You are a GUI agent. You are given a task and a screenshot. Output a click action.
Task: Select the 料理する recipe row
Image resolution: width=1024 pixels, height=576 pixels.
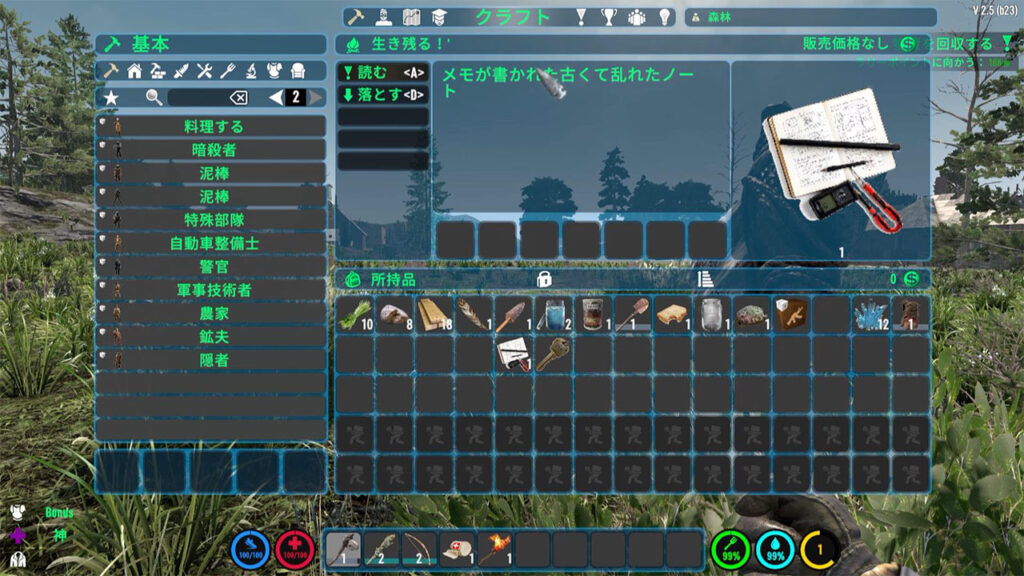point(211,127)
